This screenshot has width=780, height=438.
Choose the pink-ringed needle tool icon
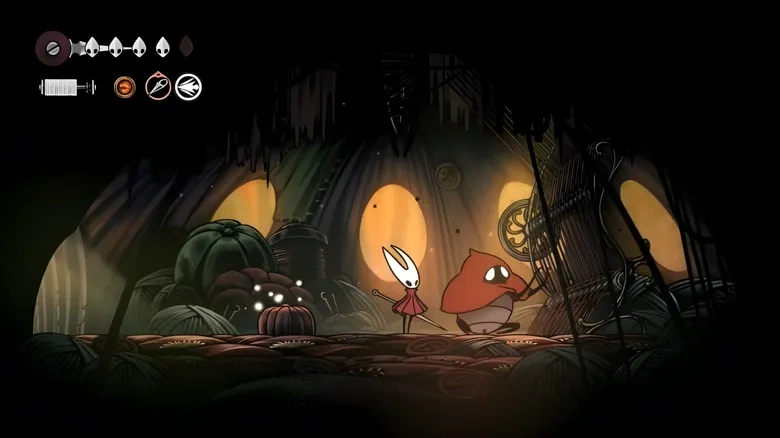point(158,87)
